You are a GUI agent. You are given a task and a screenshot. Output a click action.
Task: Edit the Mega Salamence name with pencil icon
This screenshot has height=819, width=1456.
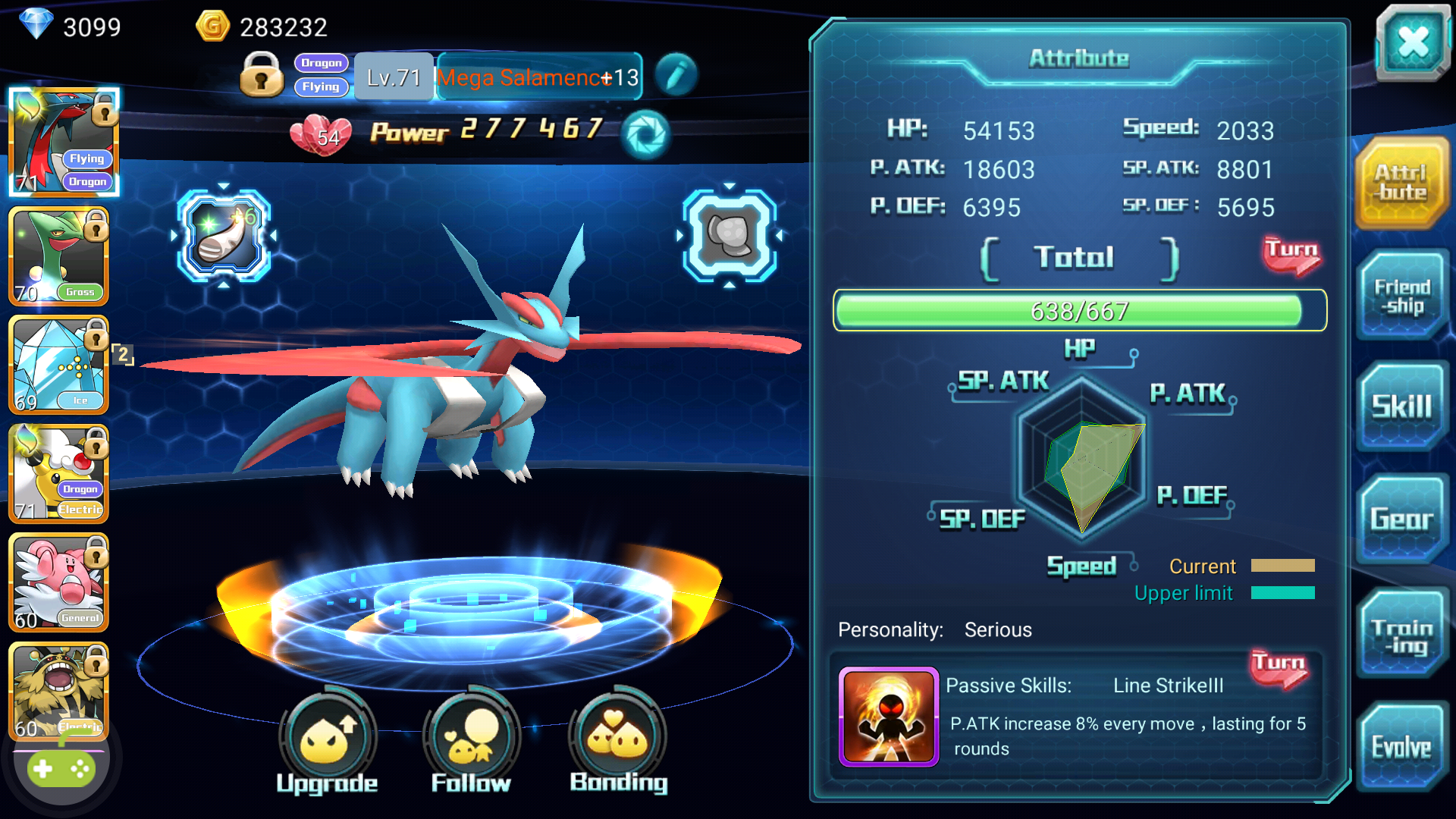[676, 75]
